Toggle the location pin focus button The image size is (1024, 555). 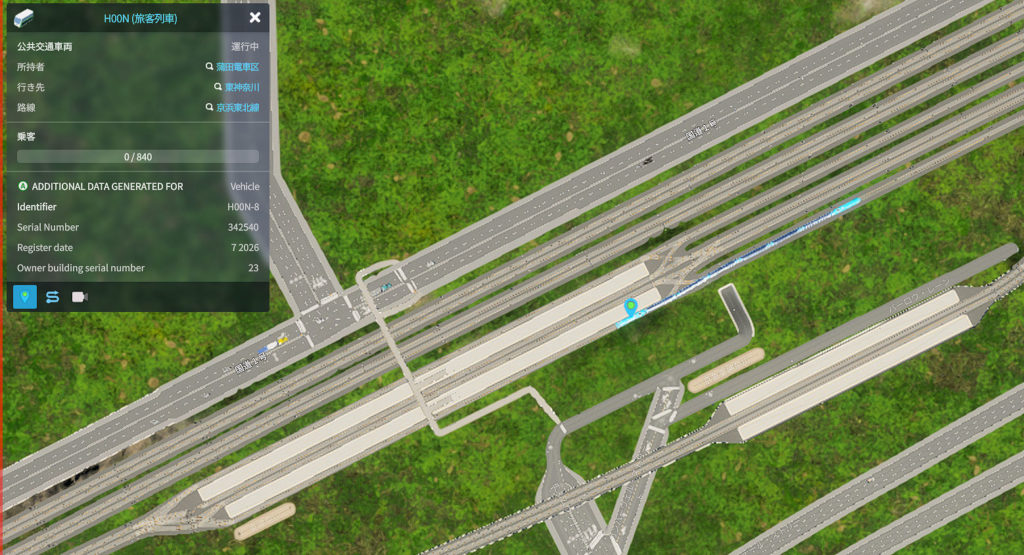[25, 297]
